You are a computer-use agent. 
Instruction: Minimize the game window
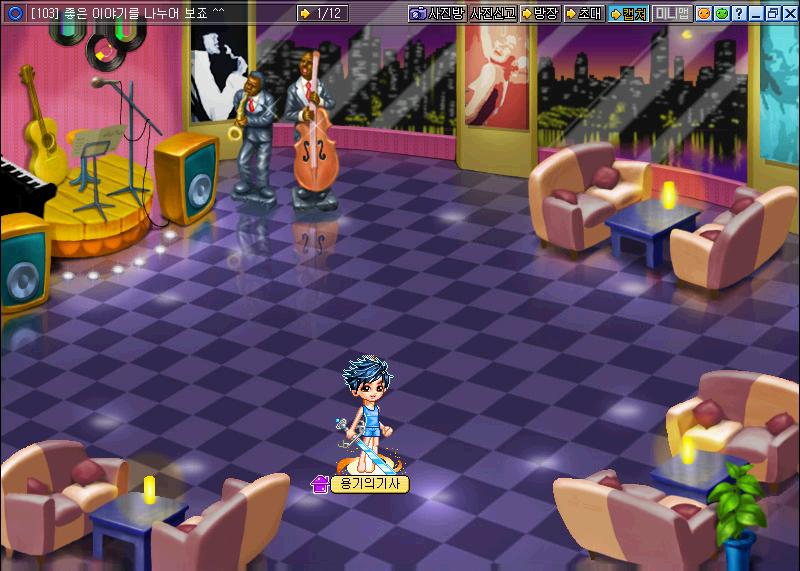(755, 14)
